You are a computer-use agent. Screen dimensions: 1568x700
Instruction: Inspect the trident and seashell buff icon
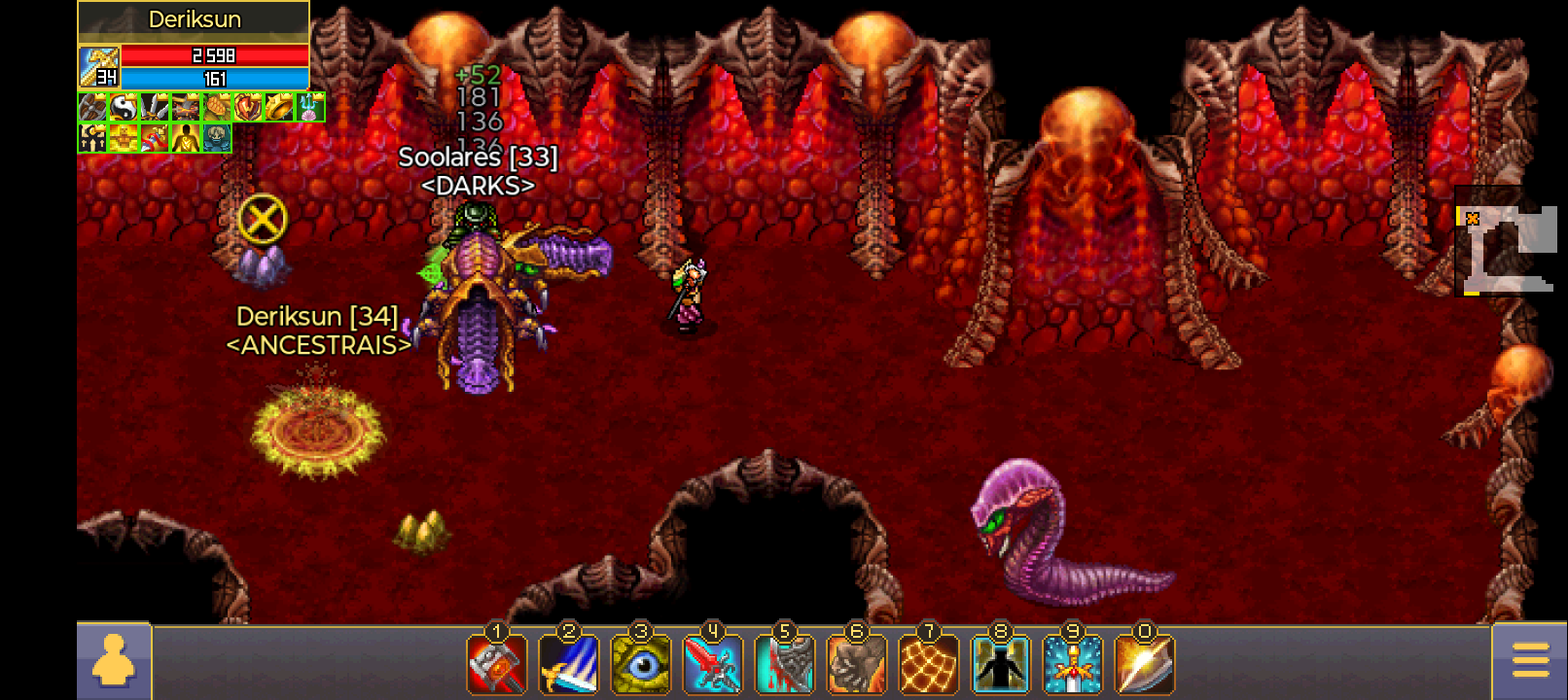310,107
